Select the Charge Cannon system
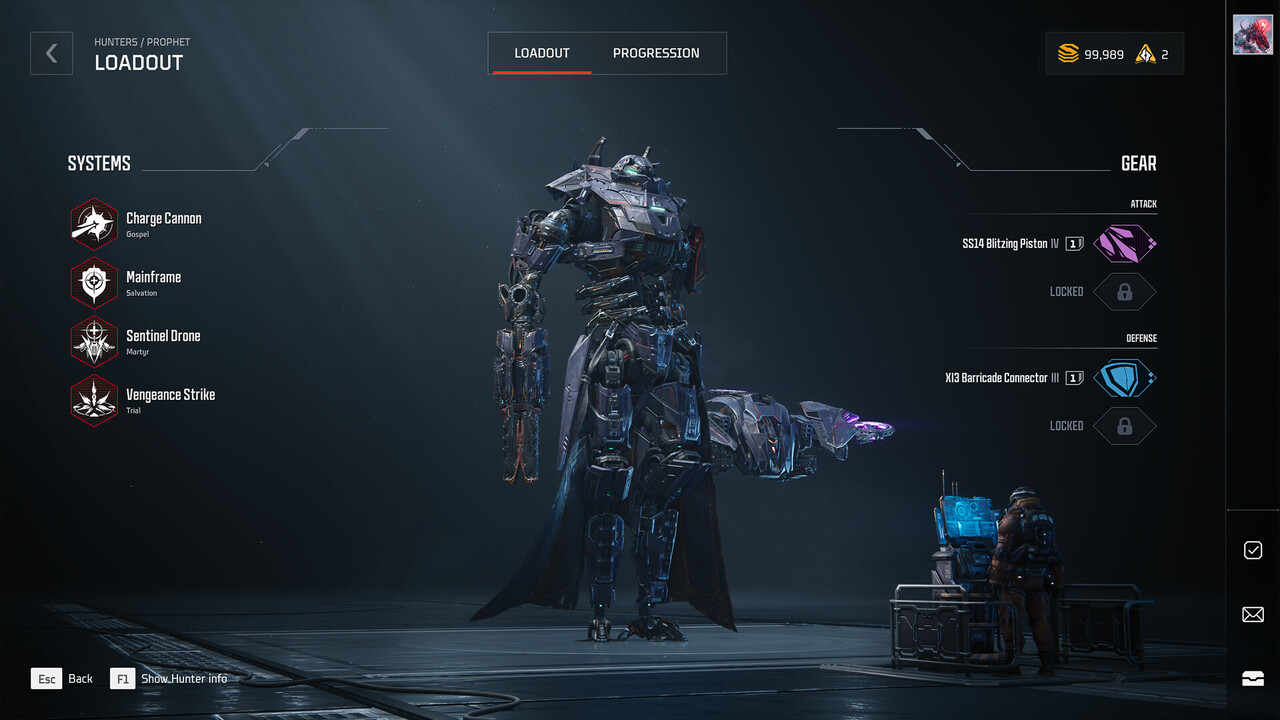The height and width of the screenshot is (720, 1280). pyautogui.click(x=95, y=224)
